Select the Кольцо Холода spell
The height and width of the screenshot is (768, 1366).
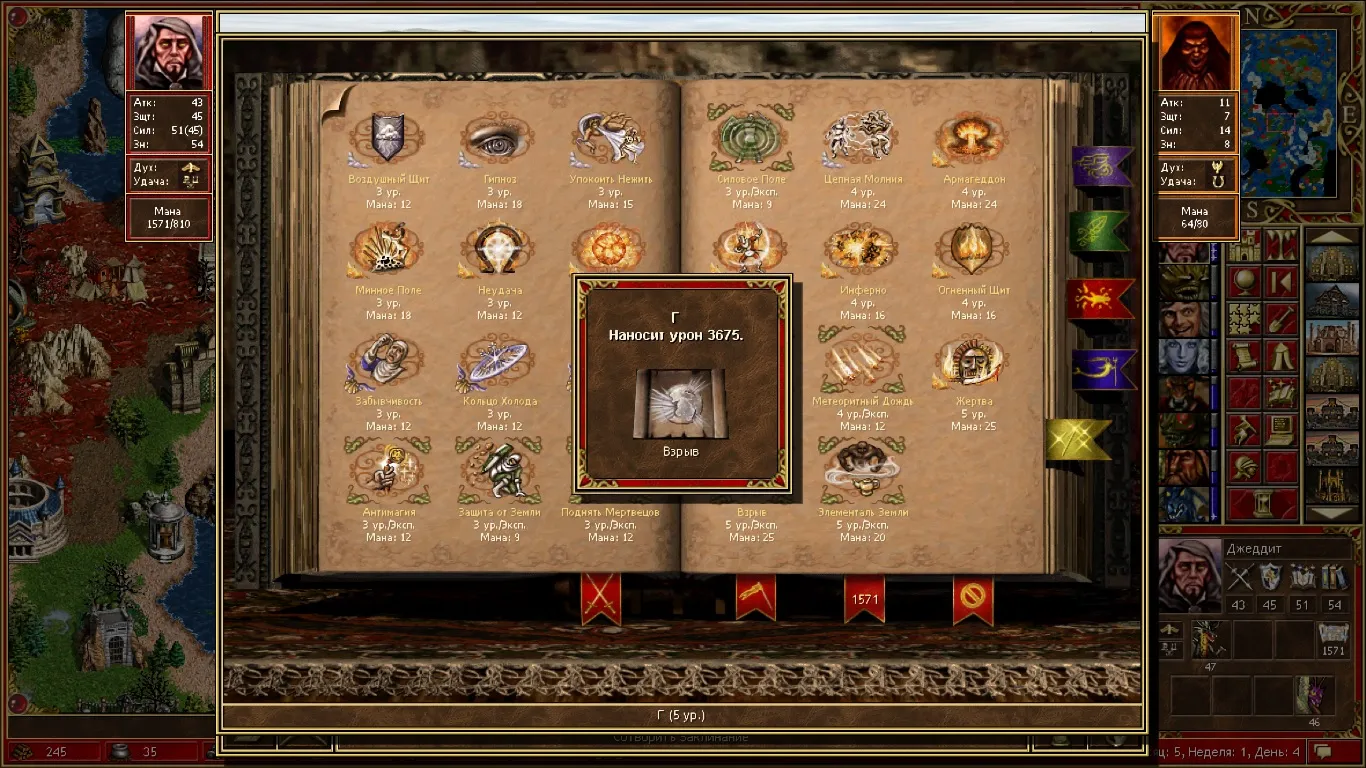pos(498,361)
